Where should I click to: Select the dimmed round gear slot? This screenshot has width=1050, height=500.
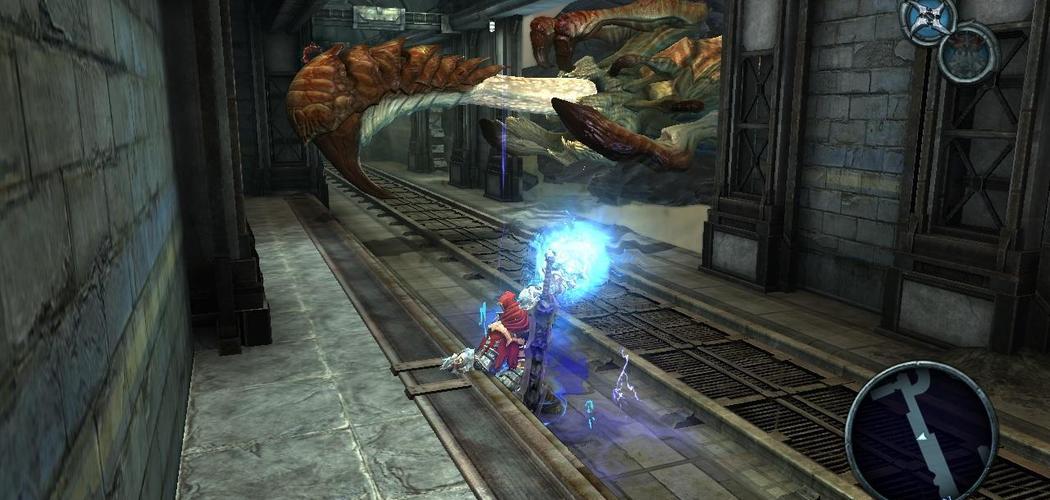968,51
